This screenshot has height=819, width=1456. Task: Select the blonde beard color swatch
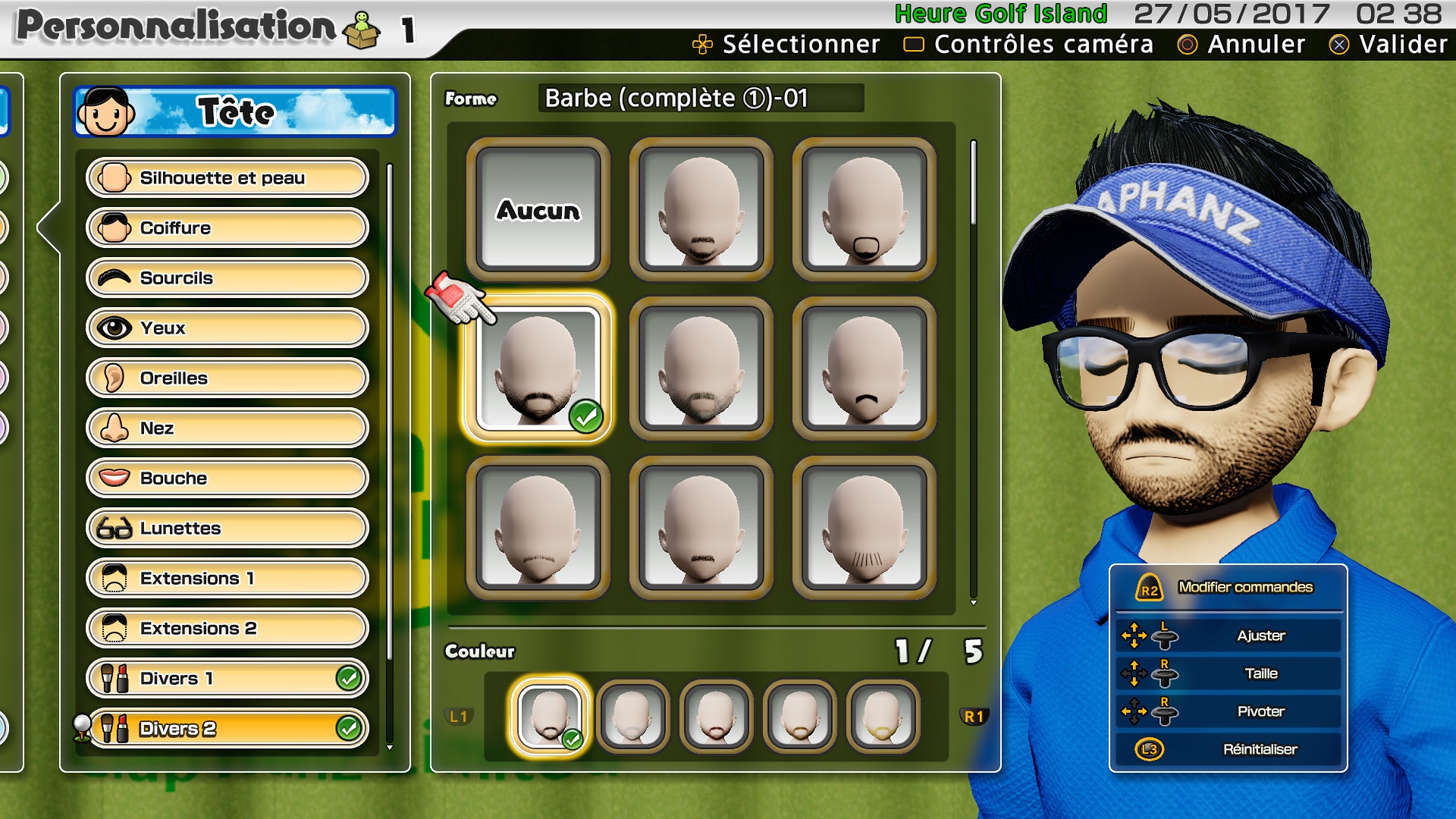tap(883, 716)
